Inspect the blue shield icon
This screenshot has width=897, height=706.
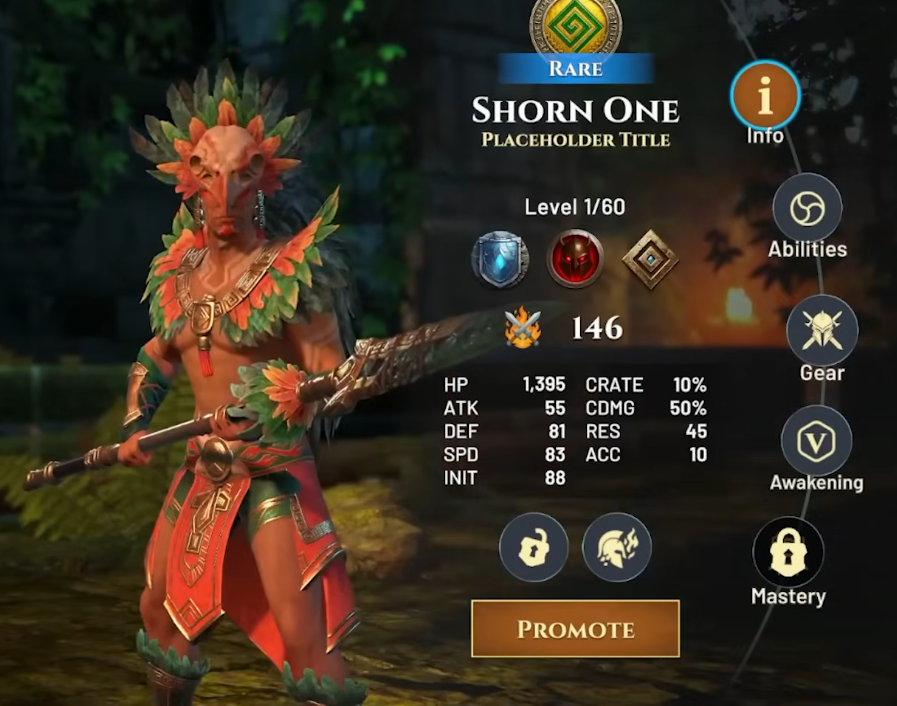coord(500,258)
